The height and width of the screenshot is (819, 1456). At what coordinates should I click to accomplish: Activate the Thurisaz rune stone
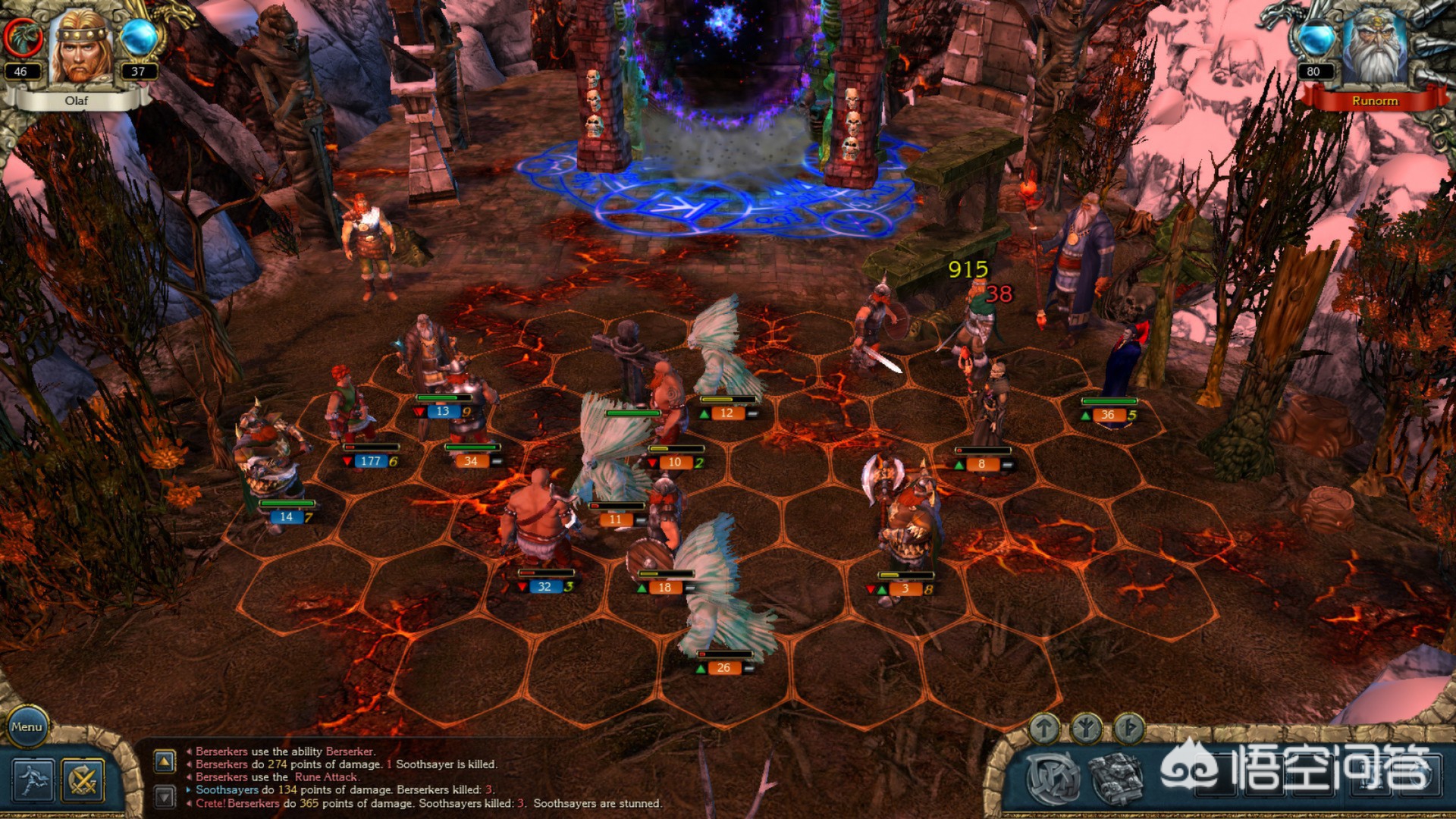tap(1128, 729)
